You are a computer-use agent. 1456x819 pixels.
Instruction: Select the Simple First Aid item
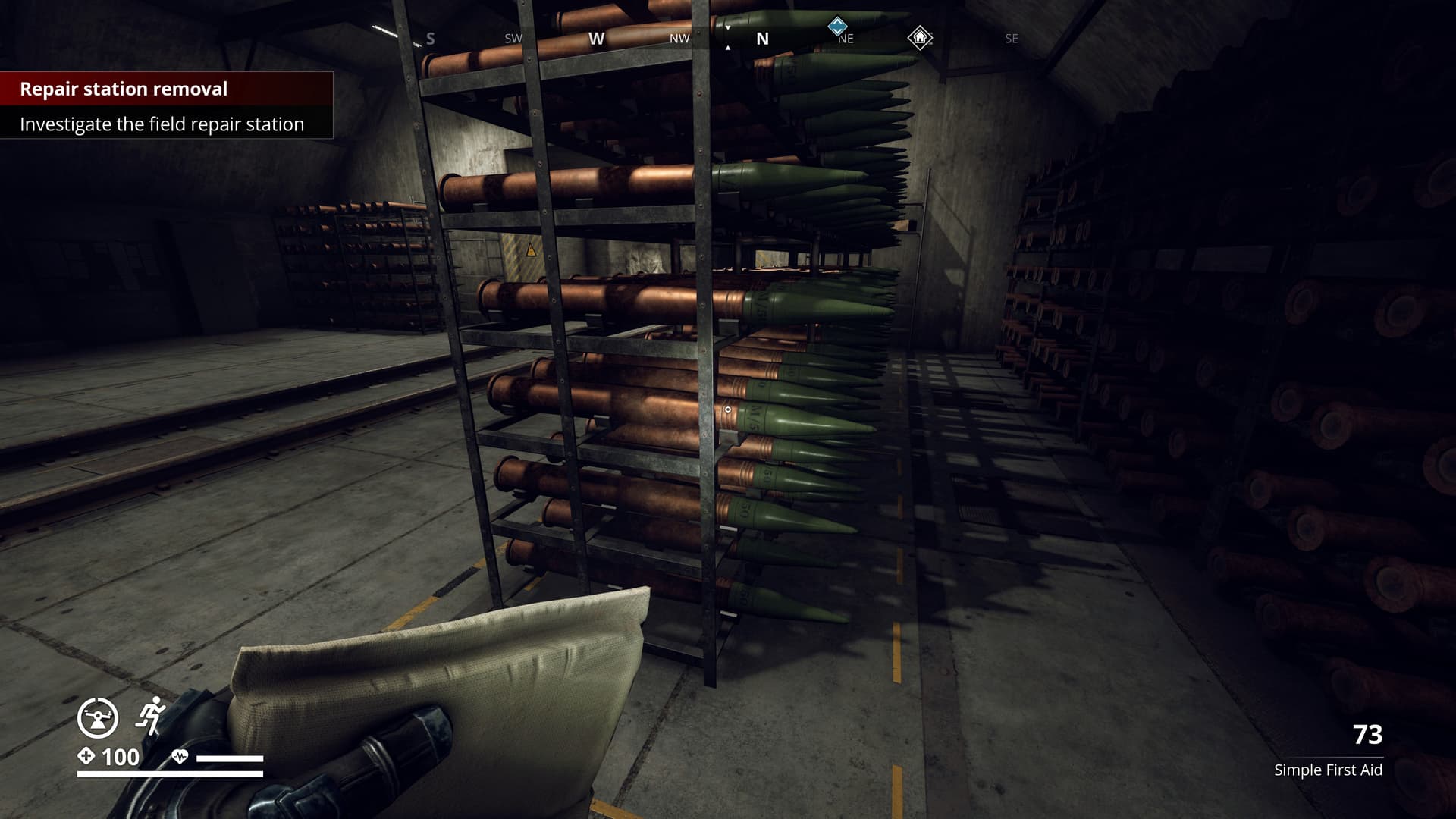pos(1328,770)
